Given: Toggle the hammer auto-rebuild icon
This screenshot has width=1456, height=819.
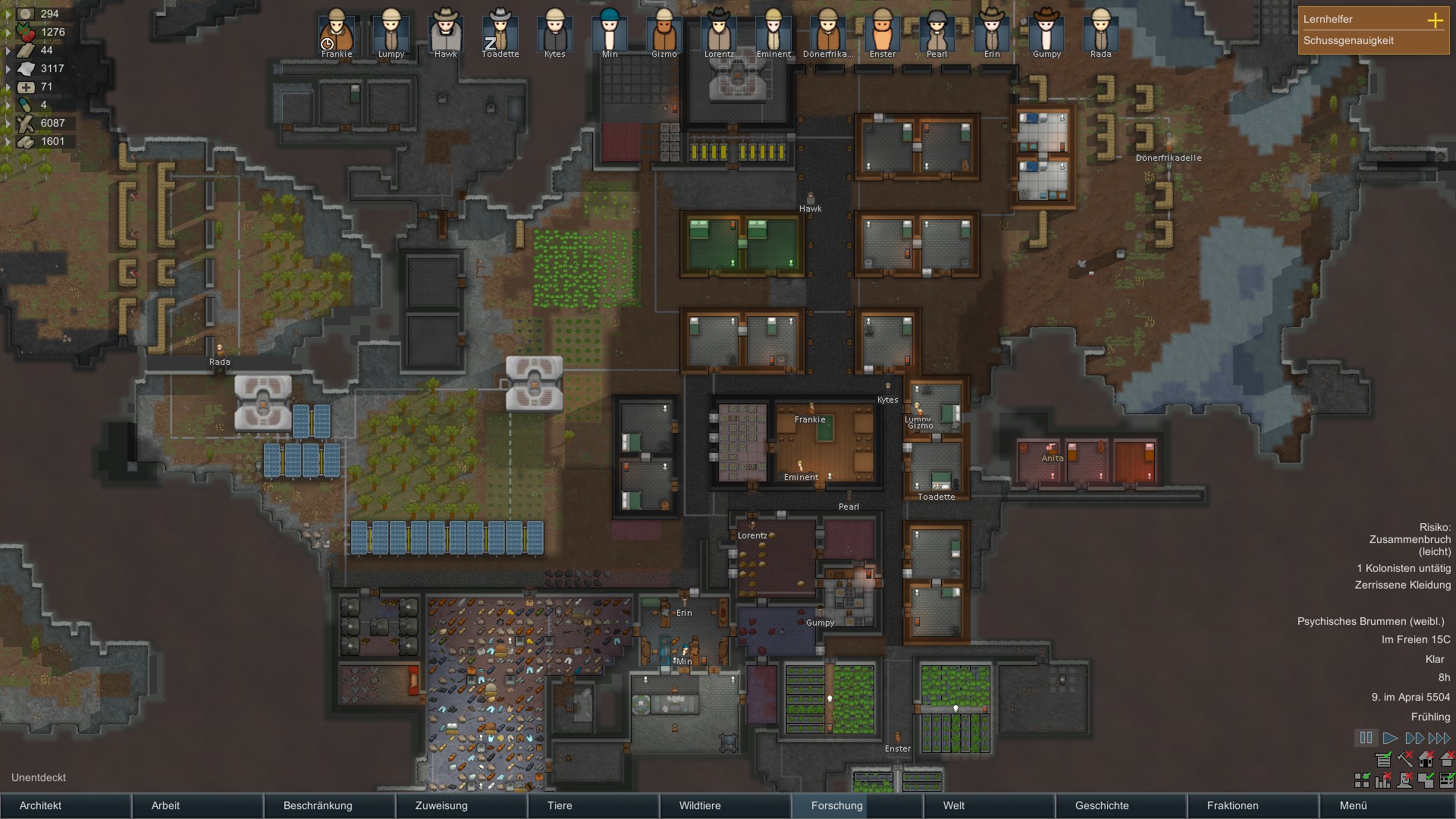Looking at the screenshot, I should [1405, 759].
